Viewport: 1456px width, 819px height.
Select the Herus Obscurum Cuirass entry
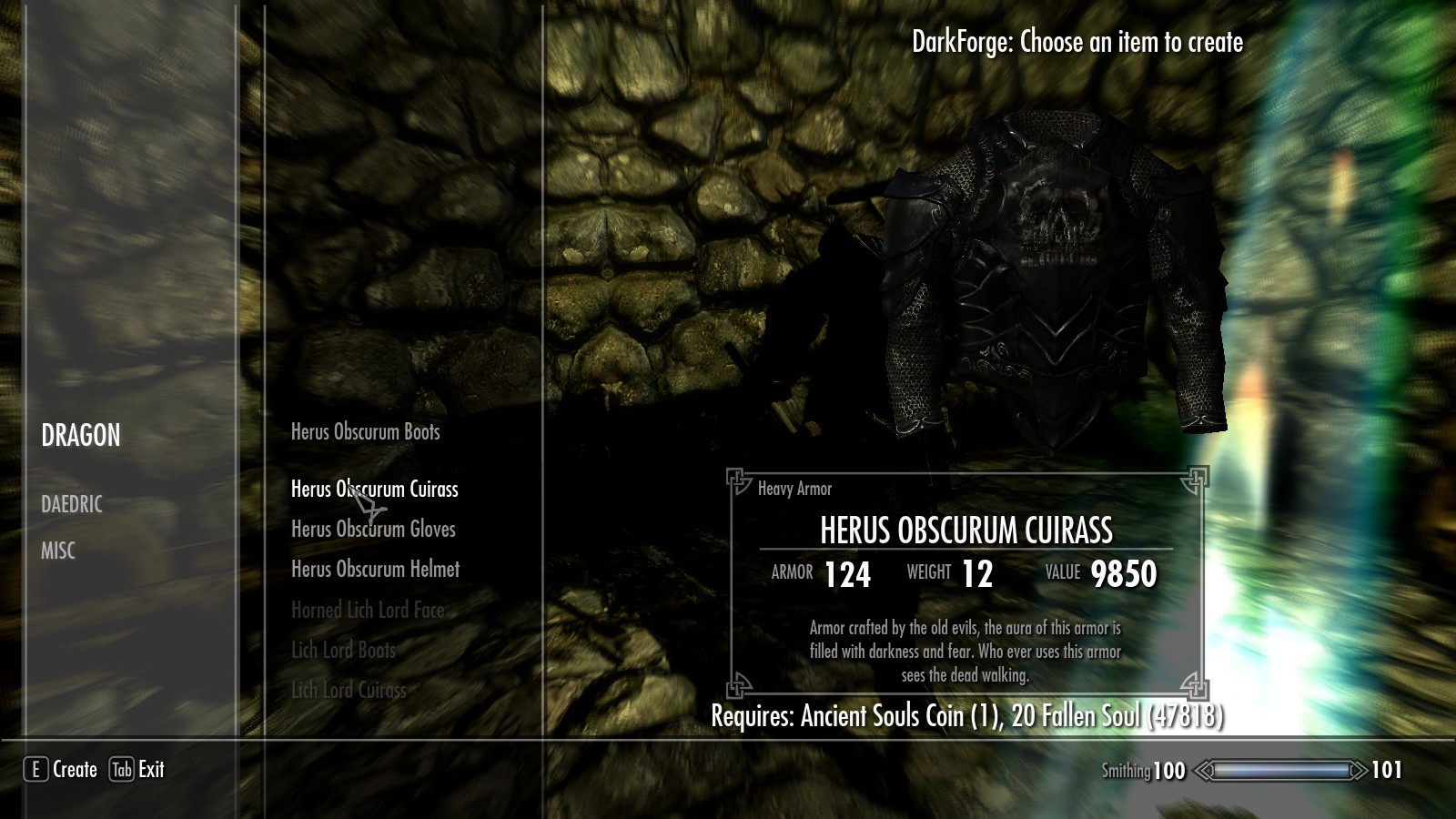click(375, 490)
